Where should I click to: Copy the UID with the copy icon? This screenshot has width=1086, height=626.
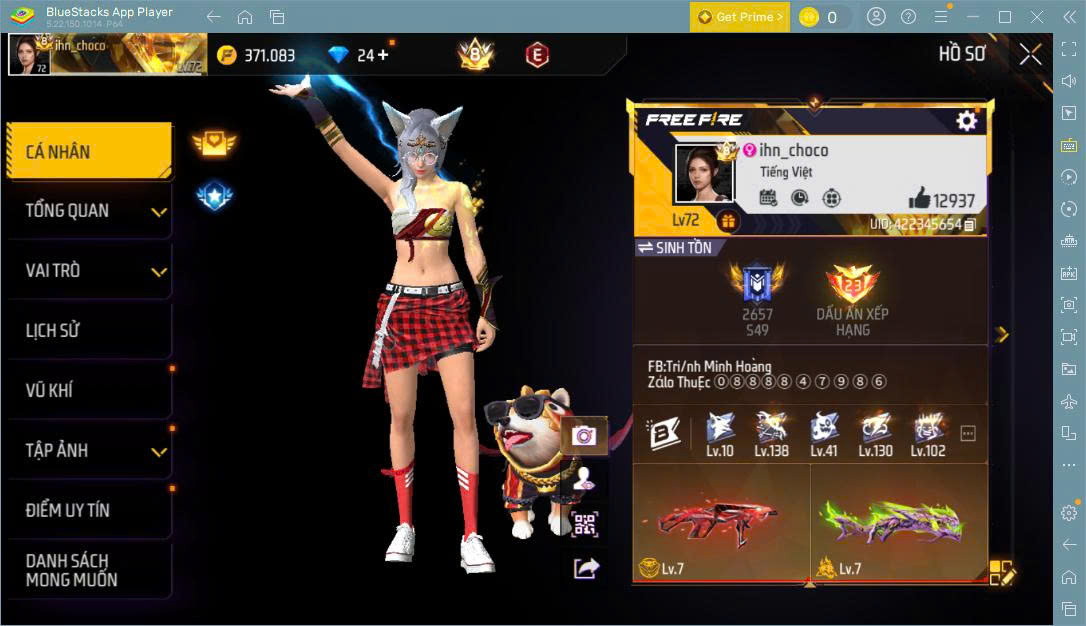point(969,225)
